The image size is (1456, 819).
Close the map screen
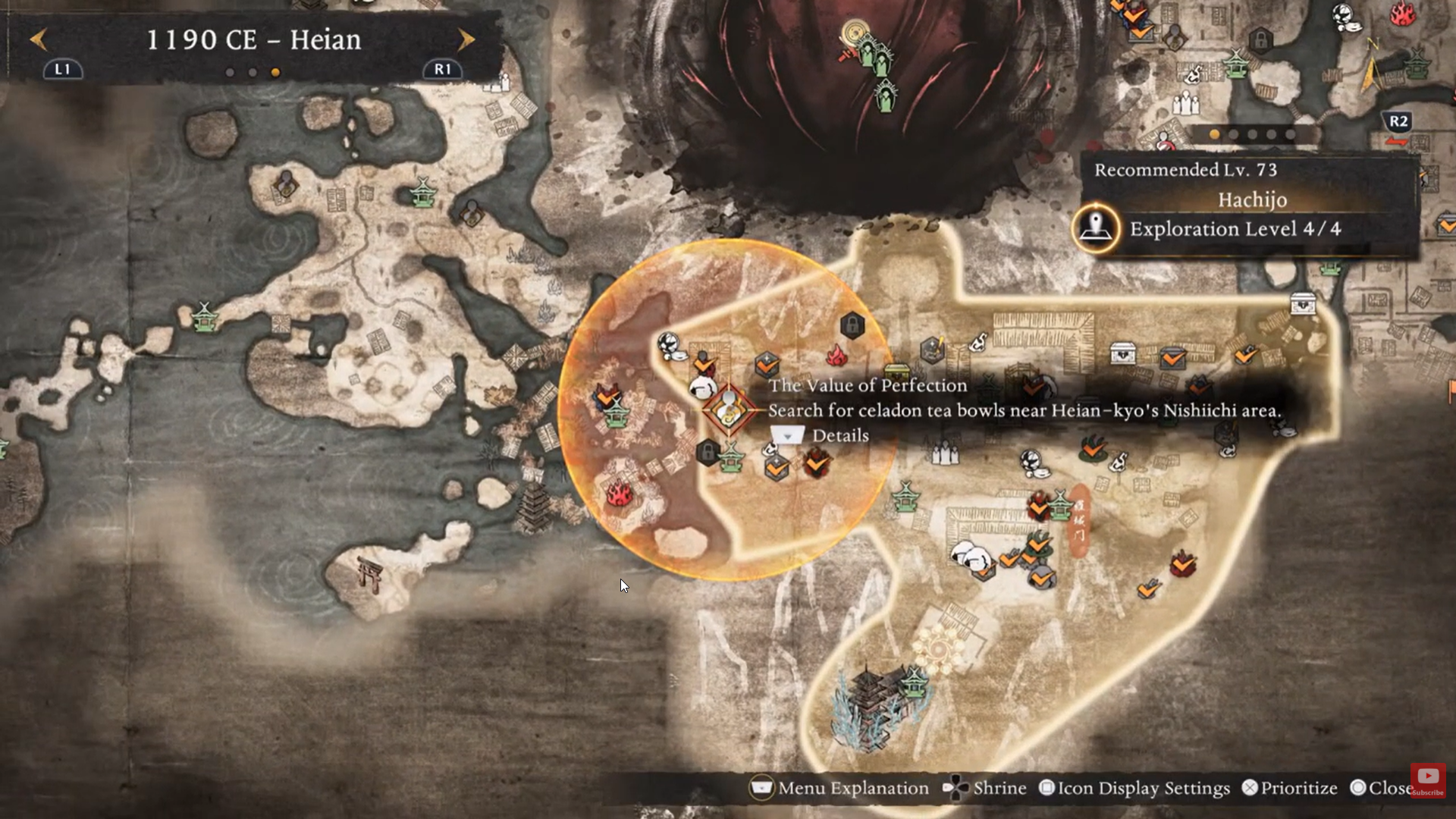(x=1382, y=789)
